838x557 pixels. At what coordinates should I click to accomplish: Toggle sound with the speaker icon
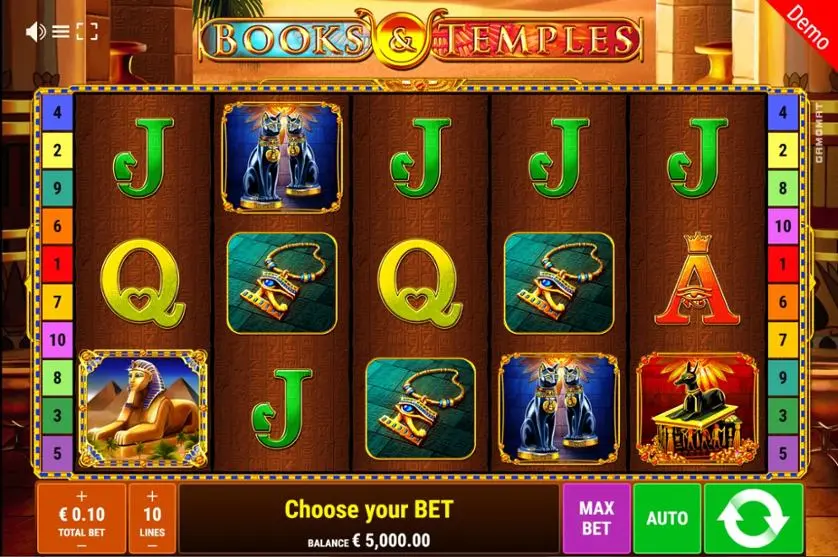pos(36,31)
